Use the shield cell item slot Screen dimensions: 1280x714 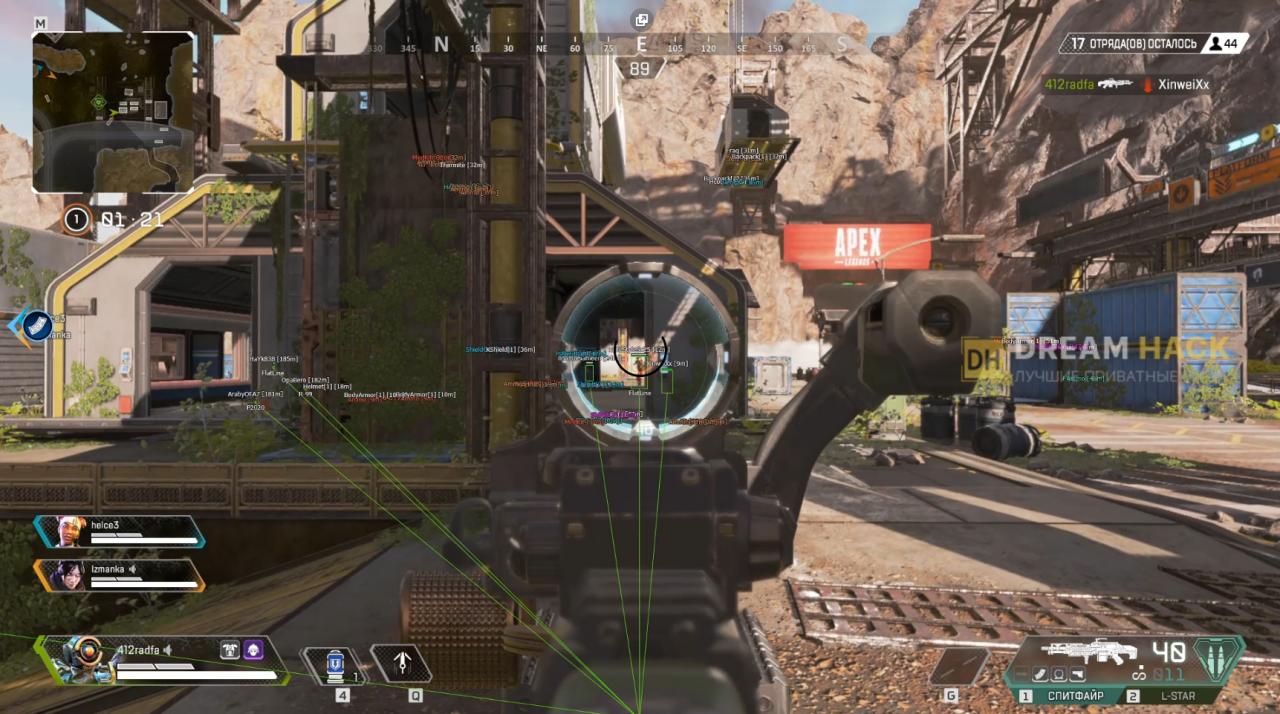click(337, 664)
